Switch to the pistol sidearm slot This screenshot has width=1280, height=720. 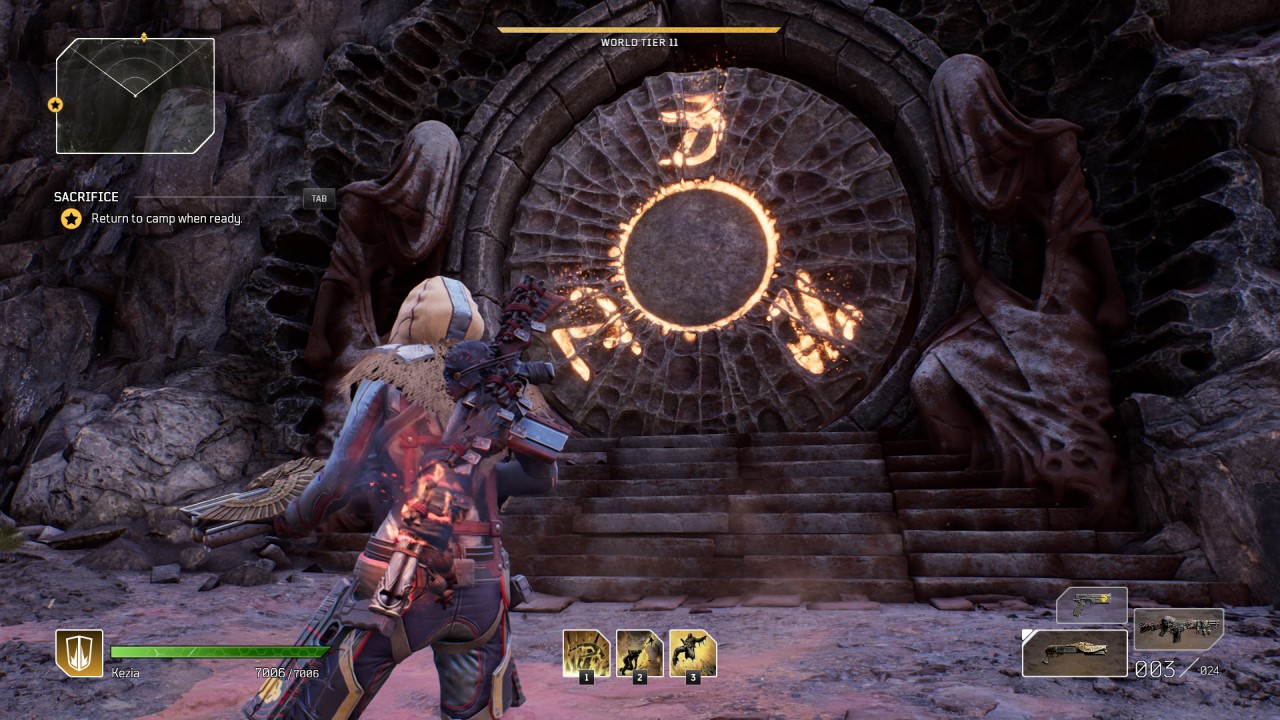(x=1091, y=606)
